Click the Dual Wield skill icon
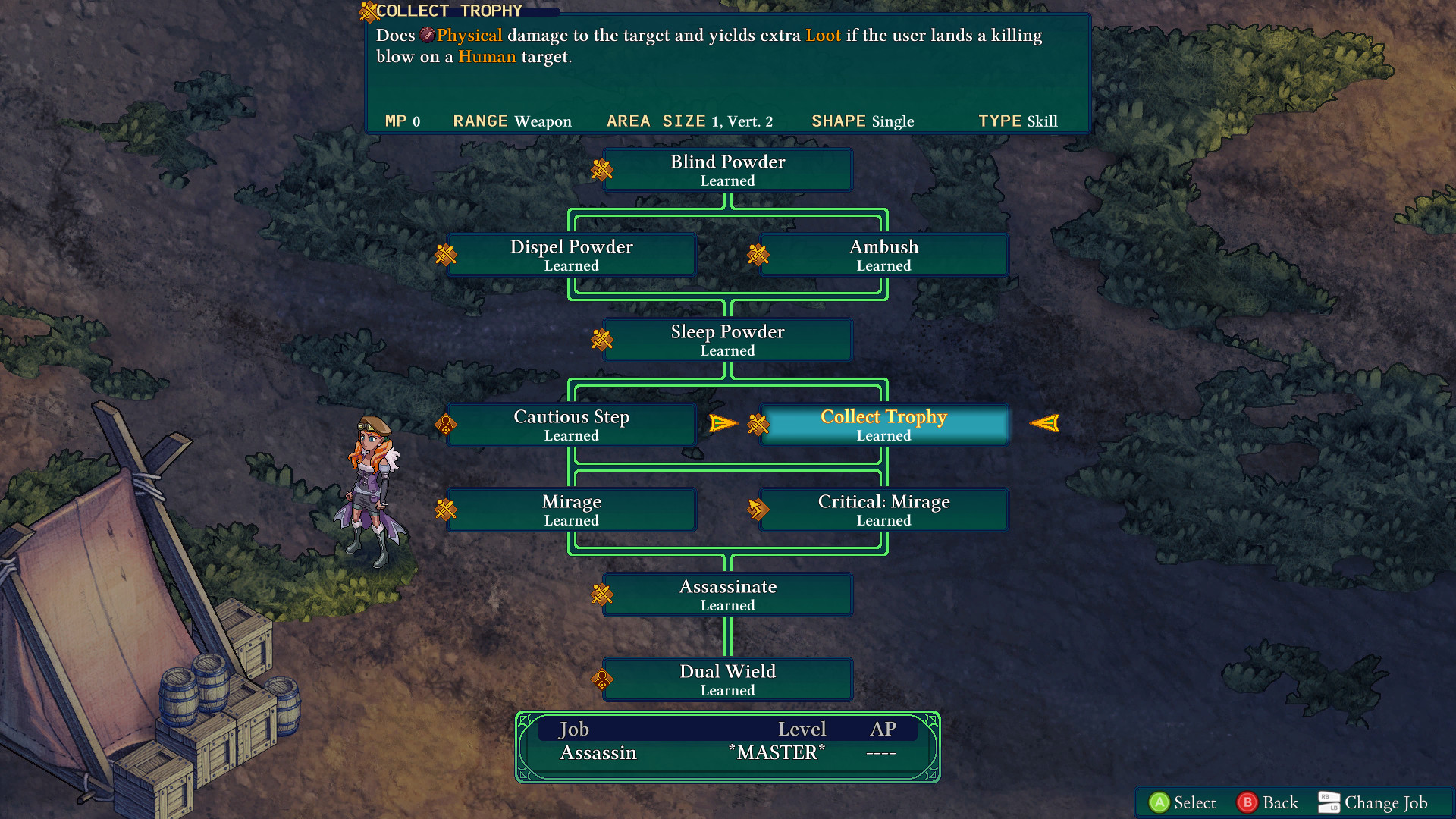The height and width of the screenshot is (819, 1456). point(601,679)
